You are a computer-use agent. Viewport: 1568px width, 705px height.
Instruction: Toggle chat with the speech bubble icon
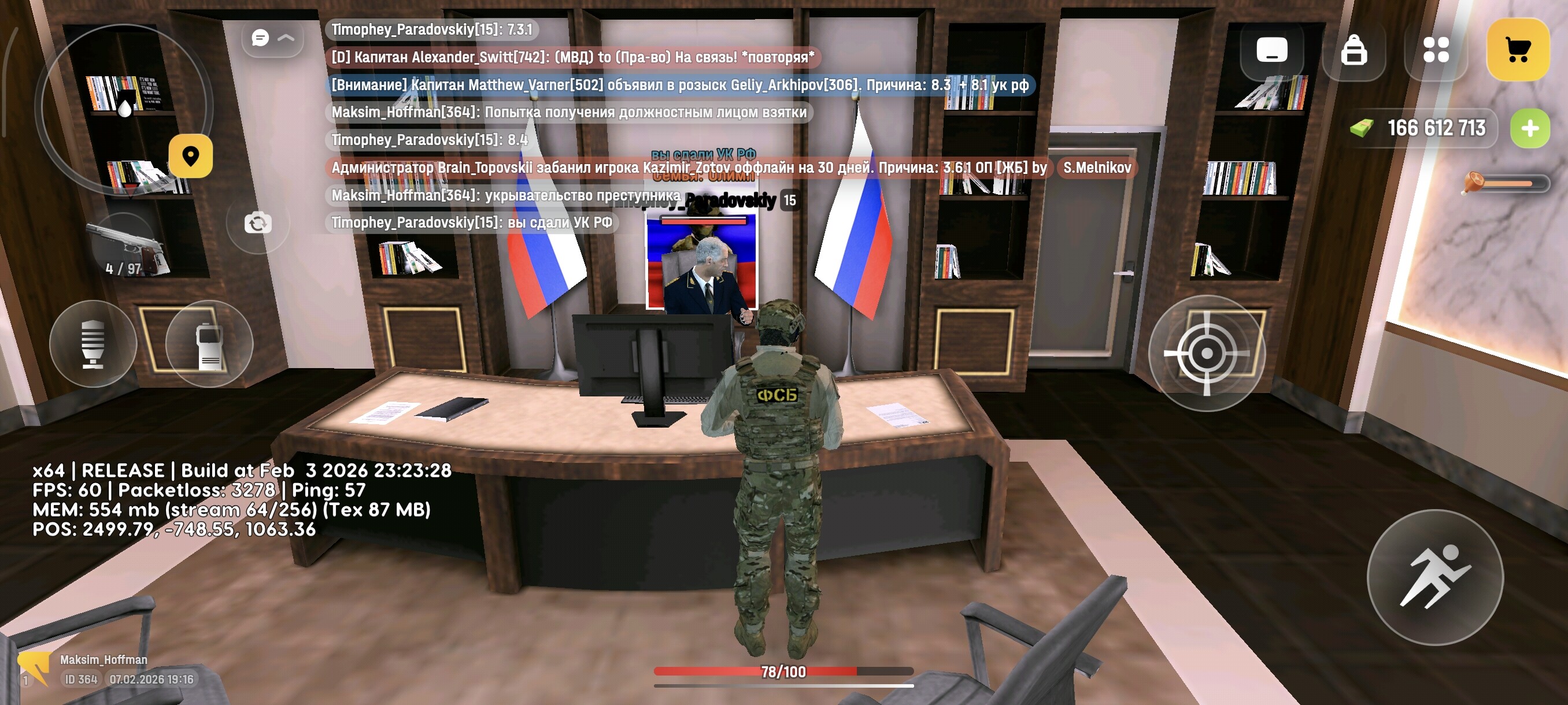tap(260, 38)
